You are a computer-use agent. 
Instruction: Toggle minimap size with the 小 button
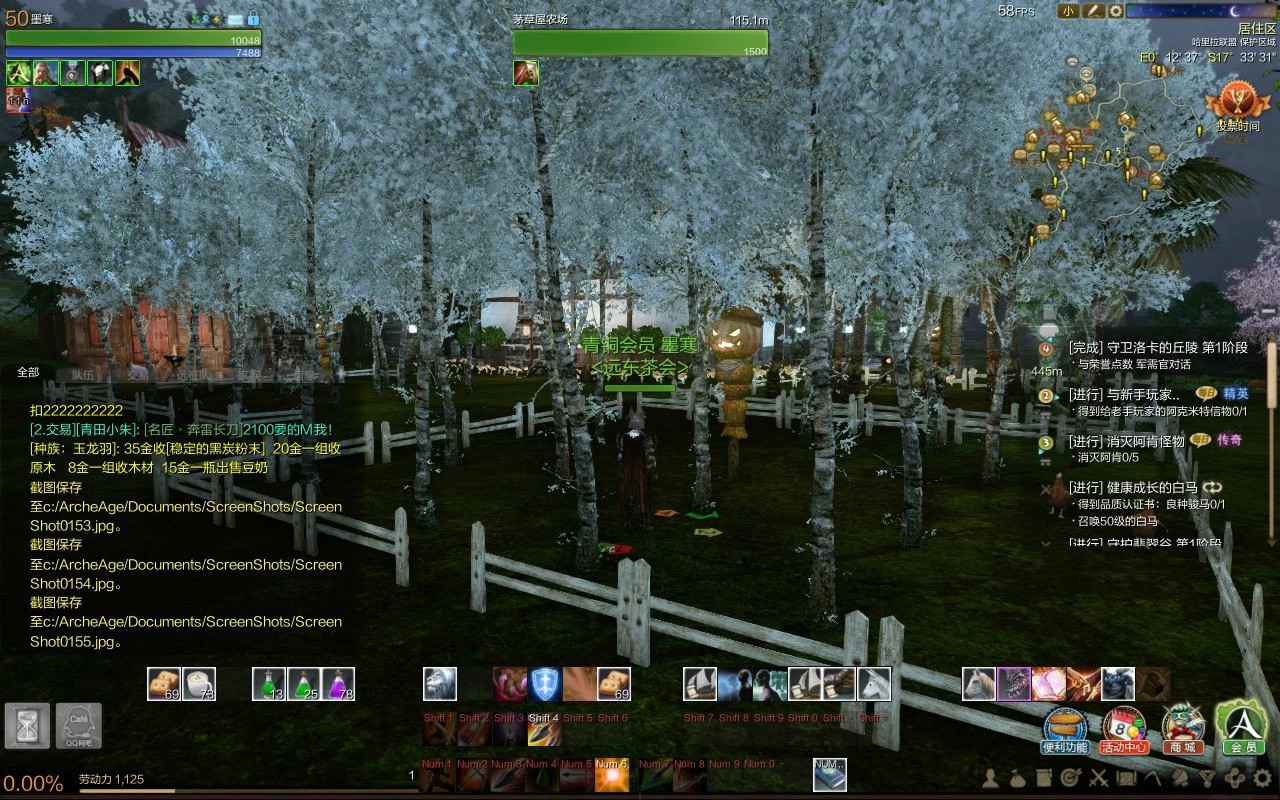tap(1069, 11)
